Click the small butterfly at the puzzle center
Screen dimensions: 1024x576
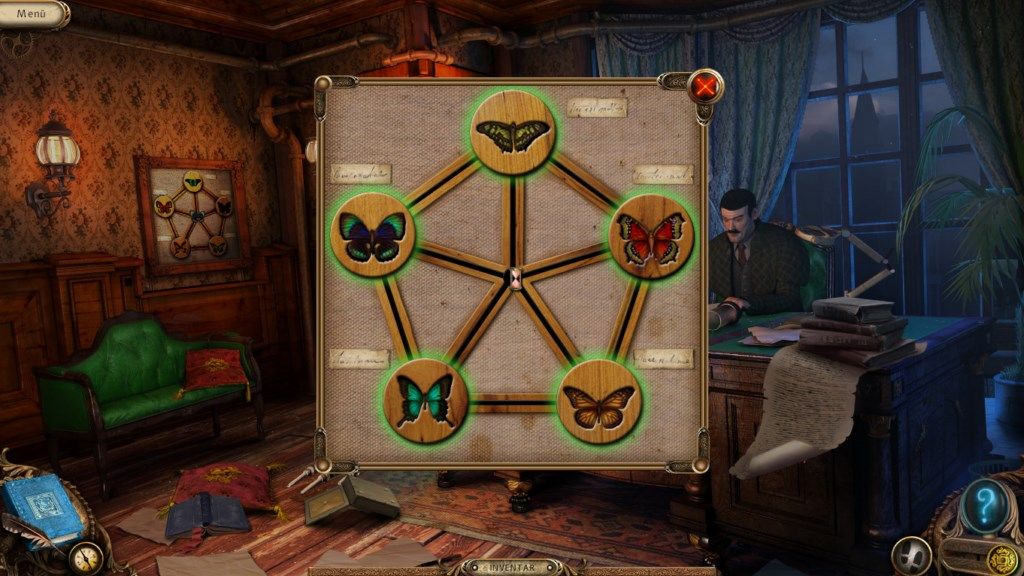pyautogui.click(x=515, y=278)
